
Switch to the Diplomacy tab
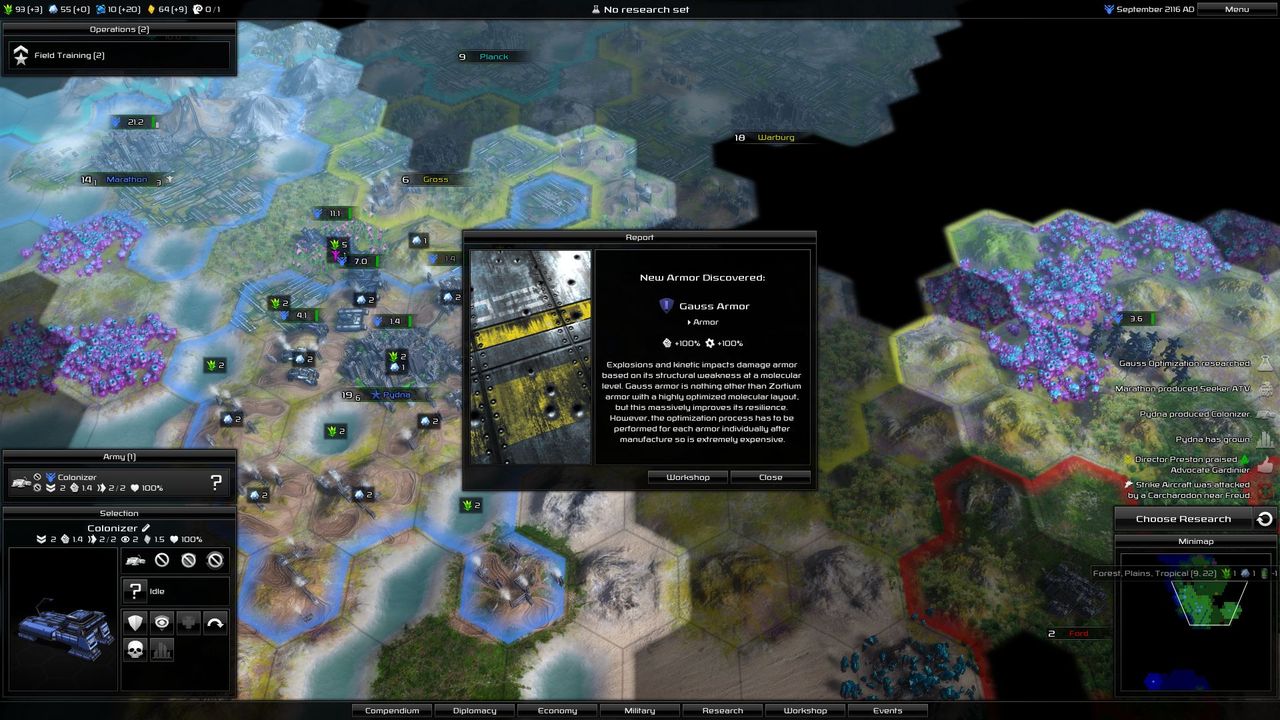[x=474, y=710]
